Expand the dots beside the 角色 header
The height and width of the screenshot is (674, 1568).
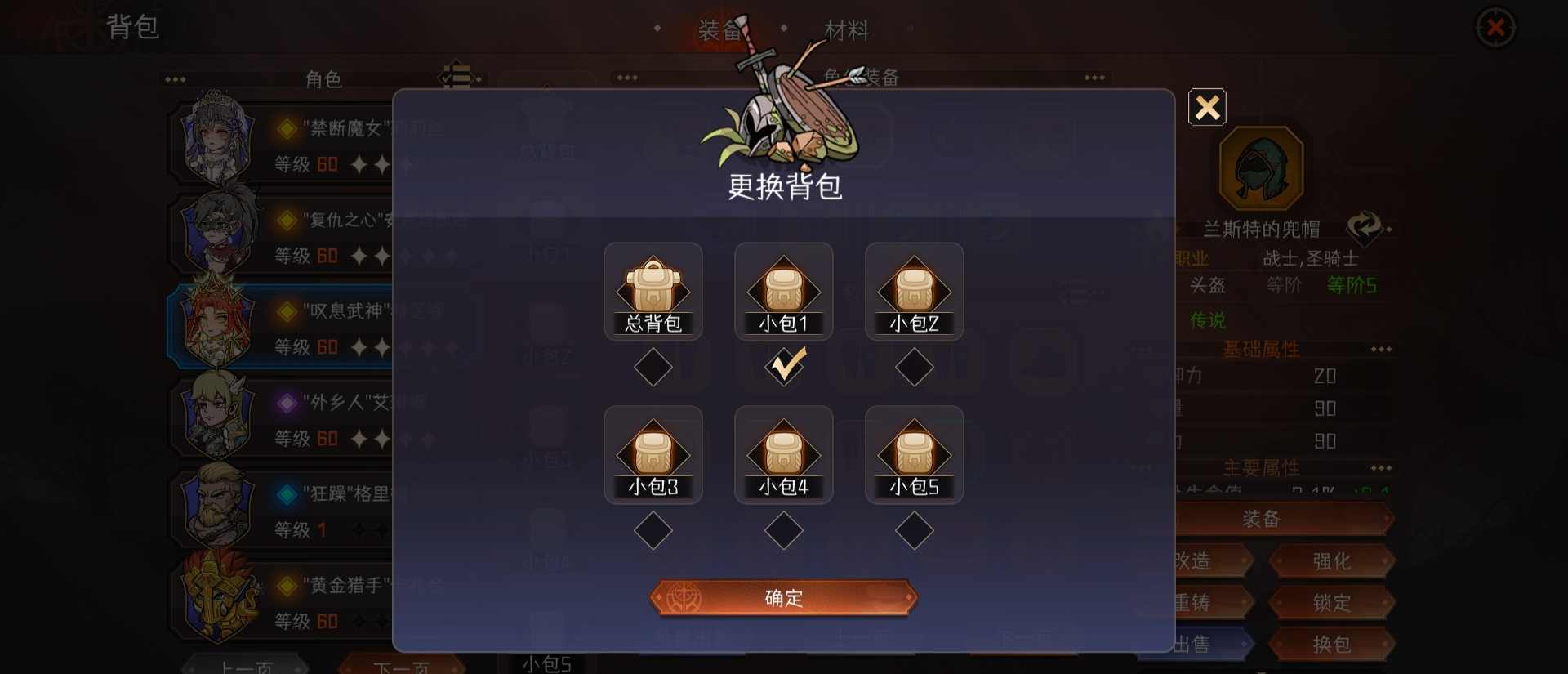(x=173, y=79)
